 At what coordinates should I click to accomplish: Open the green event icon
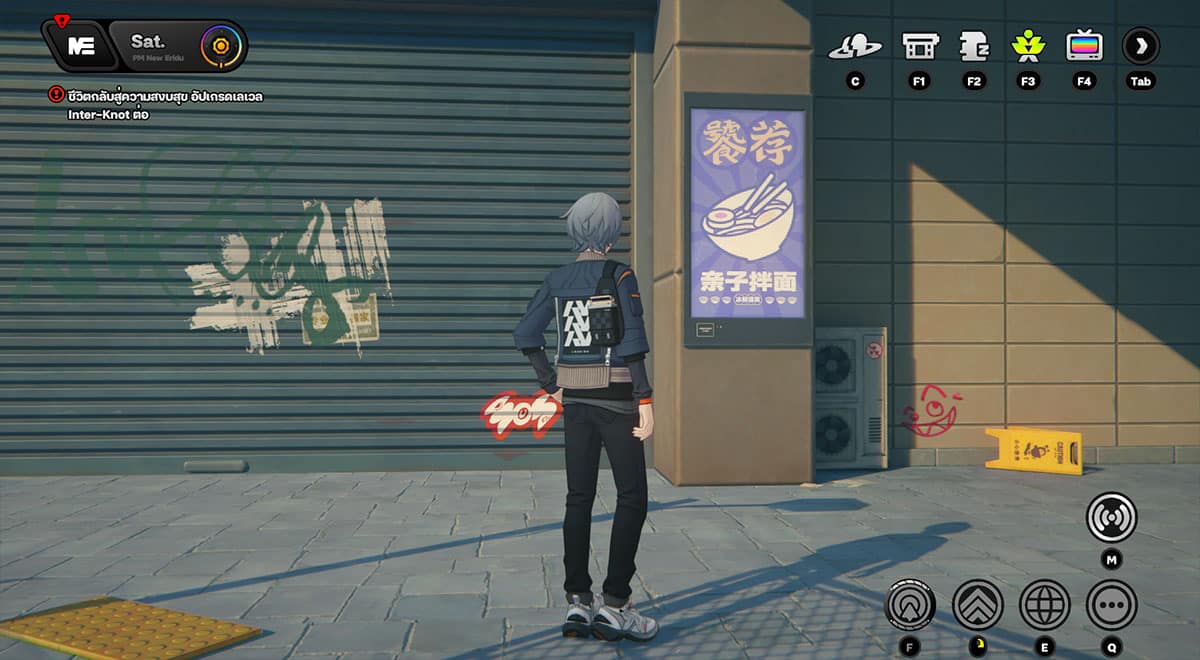tap(1027, 46)
